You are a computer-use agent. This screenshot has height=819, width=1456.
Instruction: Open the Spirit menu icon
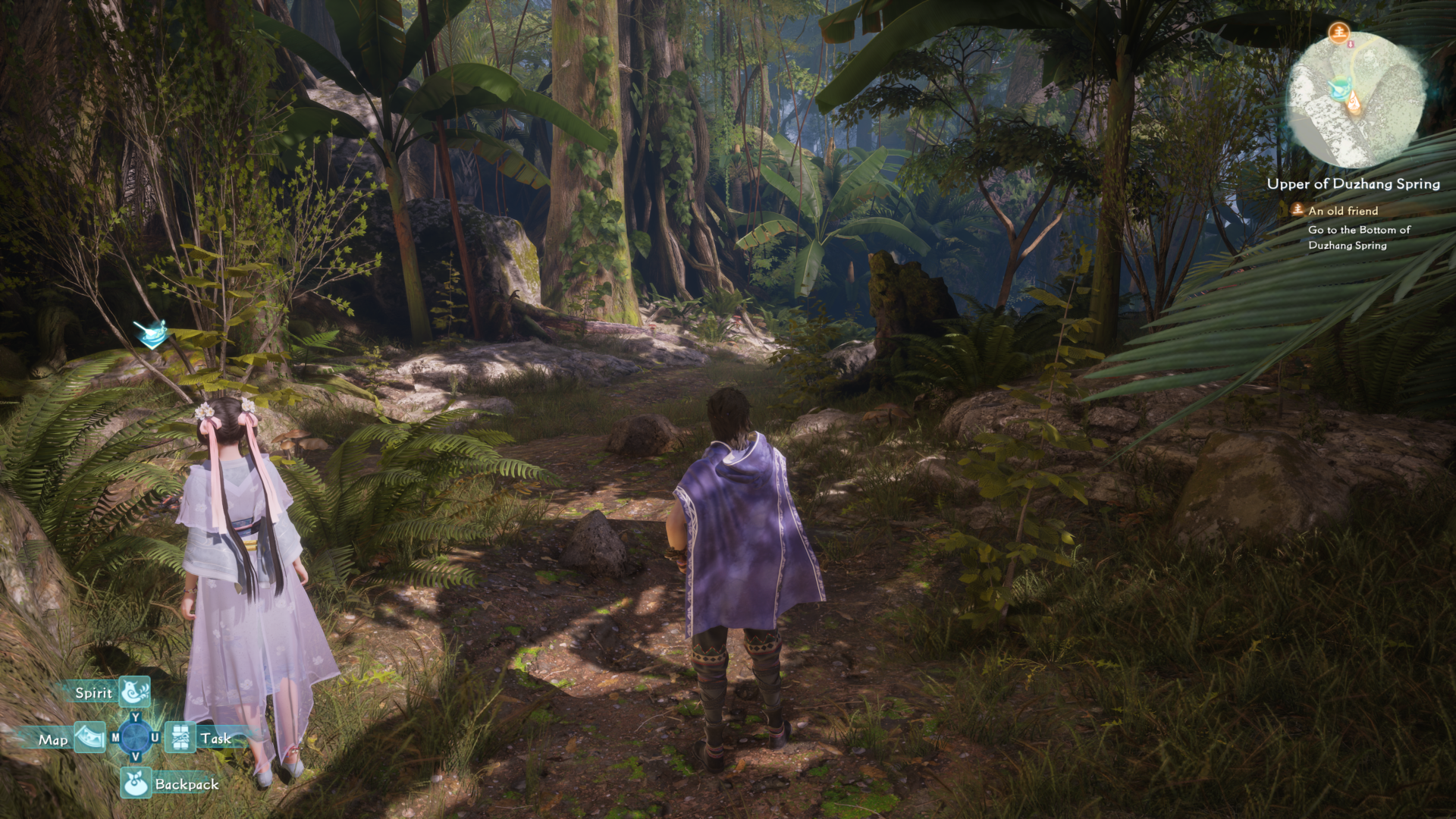135,692
